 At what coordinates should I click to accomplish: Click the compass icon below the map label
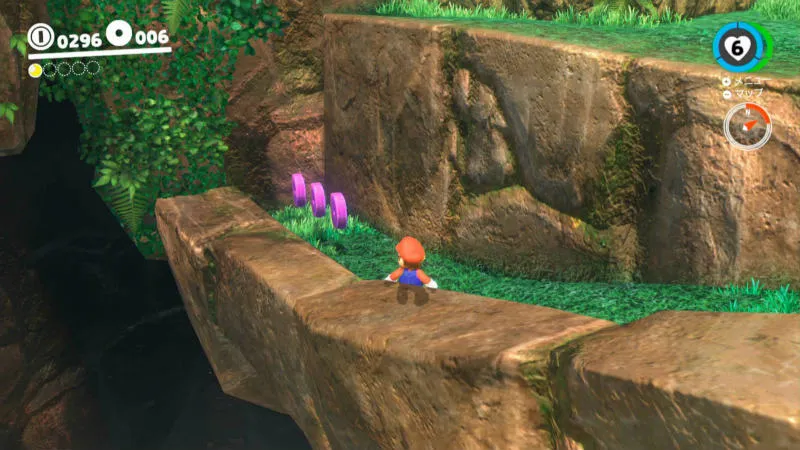(746, 126)
